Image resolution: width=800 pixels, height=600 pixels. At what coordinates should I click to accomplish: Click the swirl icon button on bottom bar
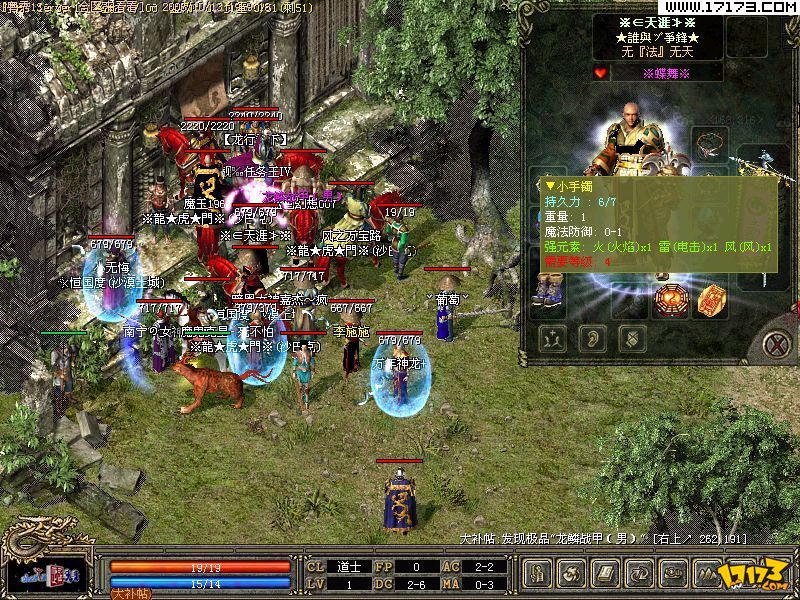[572, 573]
